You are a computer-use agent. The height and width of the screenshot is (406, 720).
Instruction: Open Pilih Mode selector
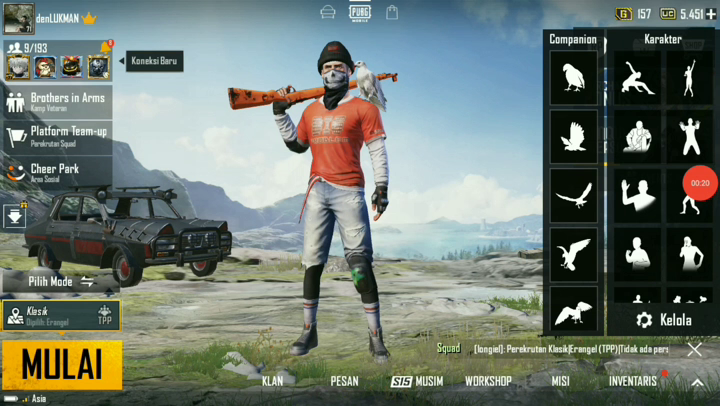click(x=60, y=282)
